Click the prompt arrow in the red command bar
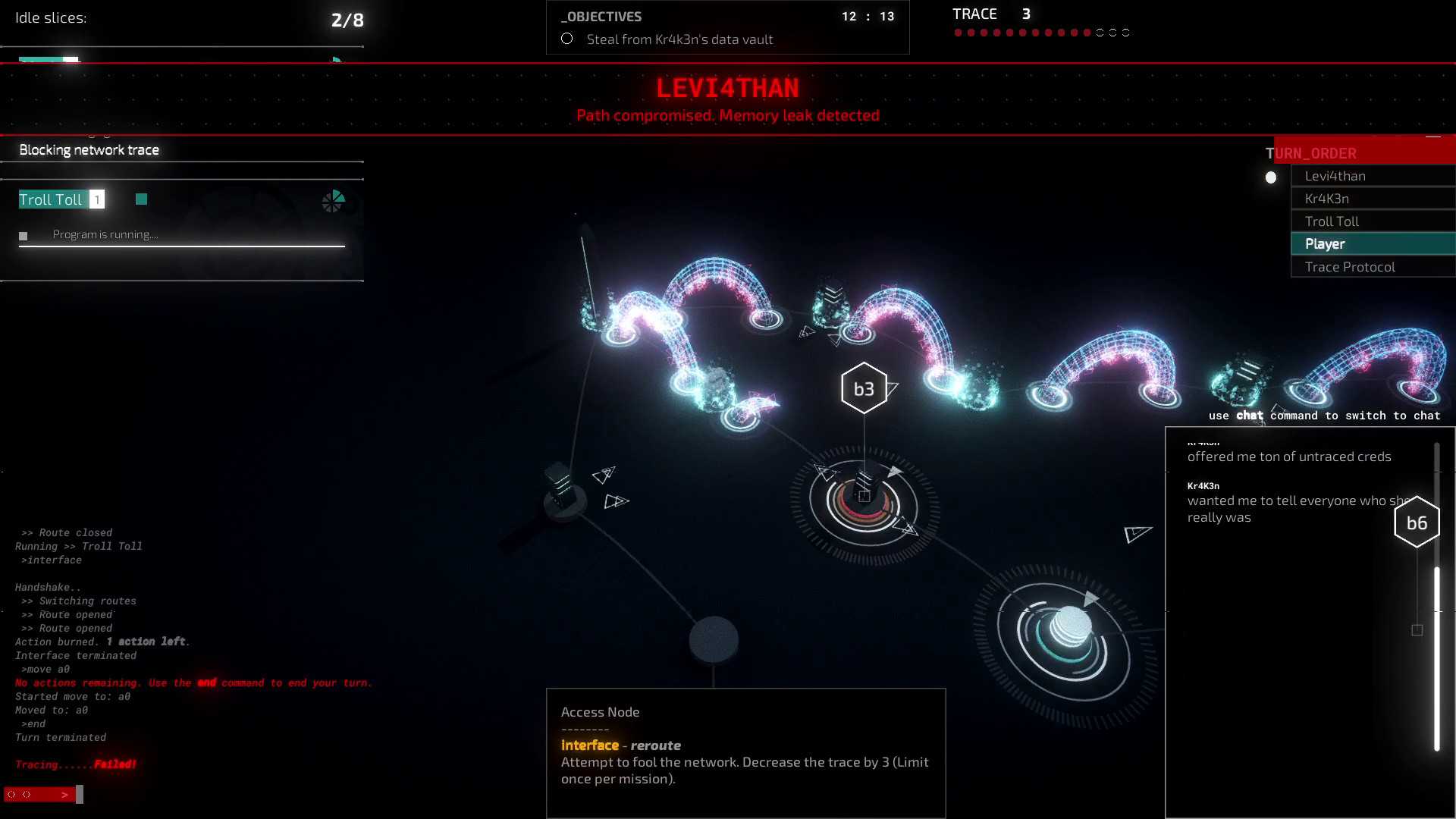1456x819 pixels. coord(65,795)
